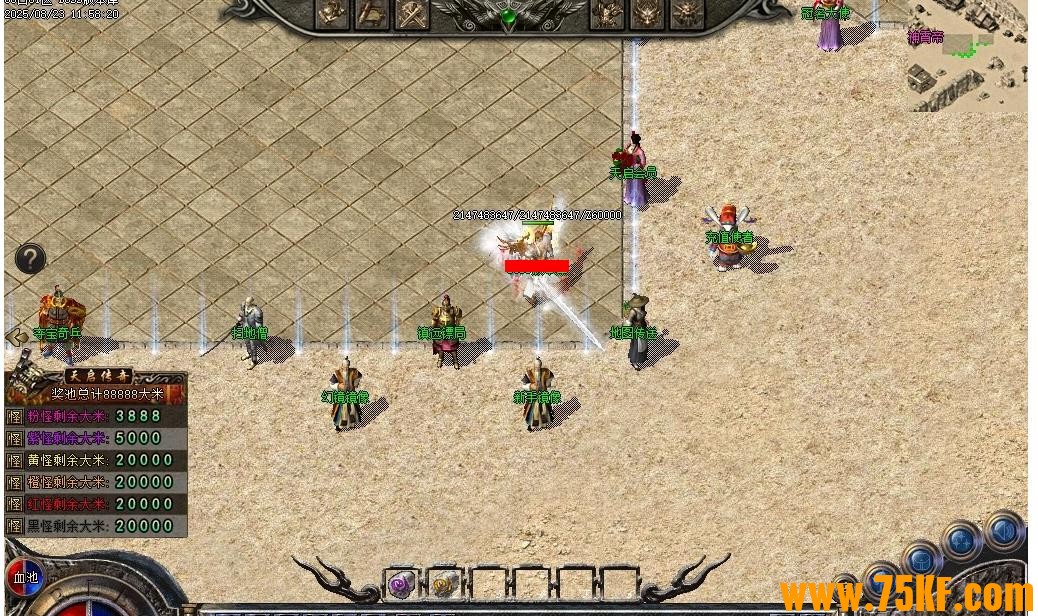Select the 粉怪剩余大米 row
This screenshot has height=616, width=1038.
(x=96, y=416)
